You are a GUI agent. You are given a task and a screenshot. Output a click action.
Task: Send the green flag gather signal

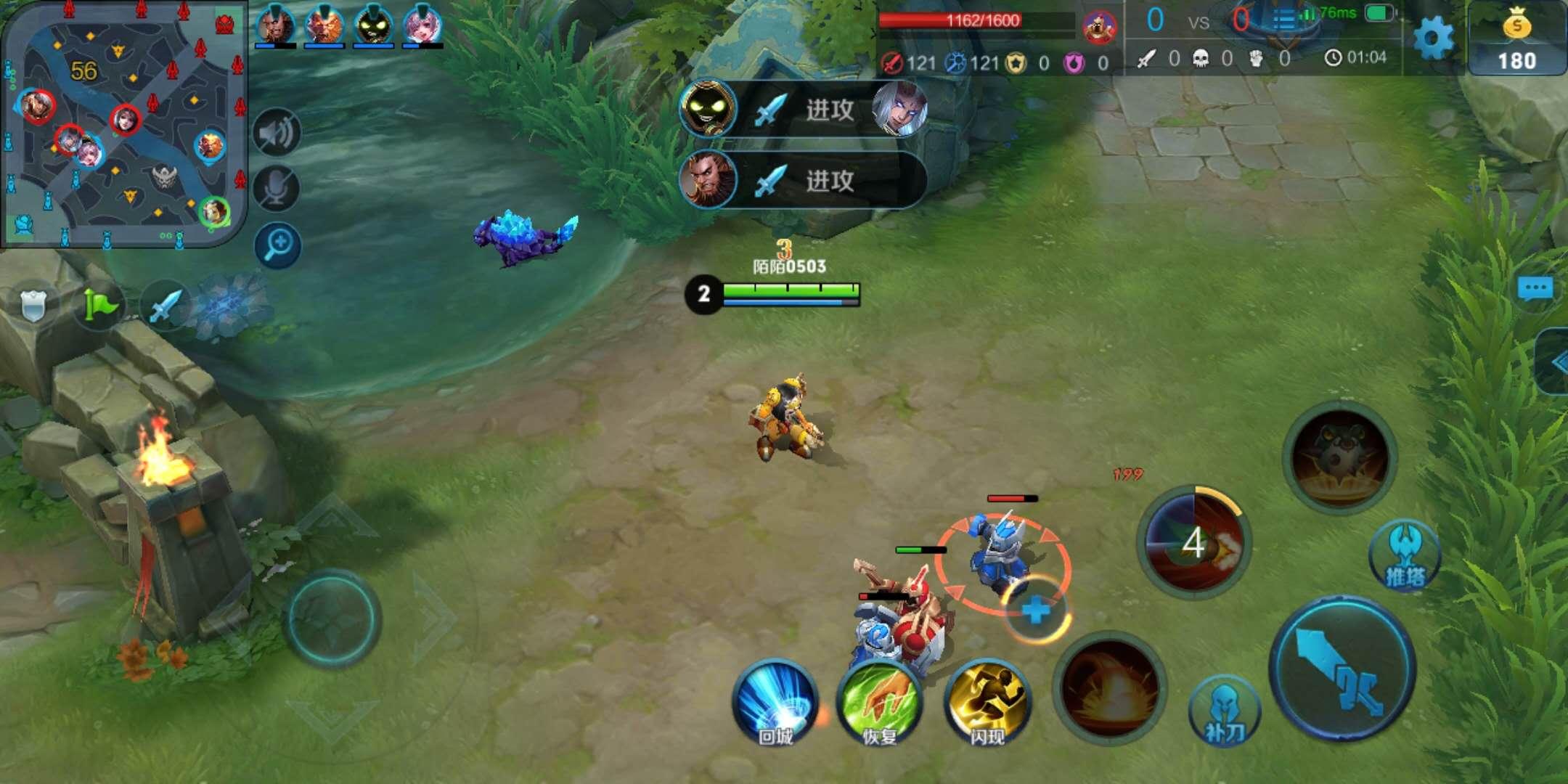pyautogui.click(x=99, y=305)
